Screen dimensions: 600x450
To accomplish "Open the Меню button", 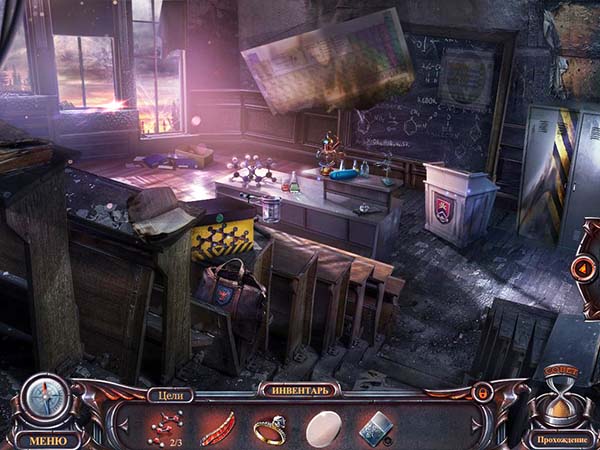I will tap(47, 439).
